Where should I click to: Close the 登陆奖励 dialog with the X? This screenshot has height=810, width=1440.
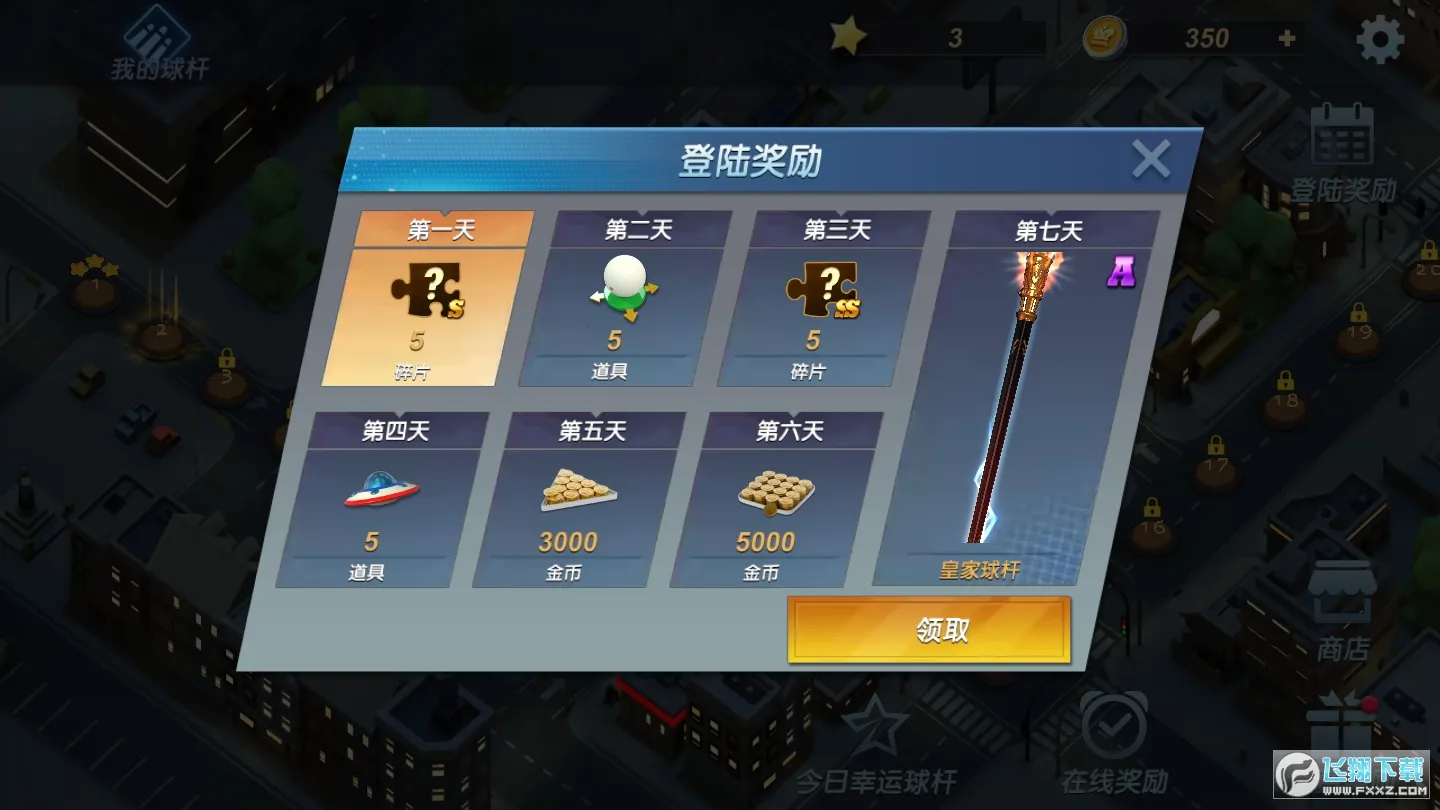1152,157
